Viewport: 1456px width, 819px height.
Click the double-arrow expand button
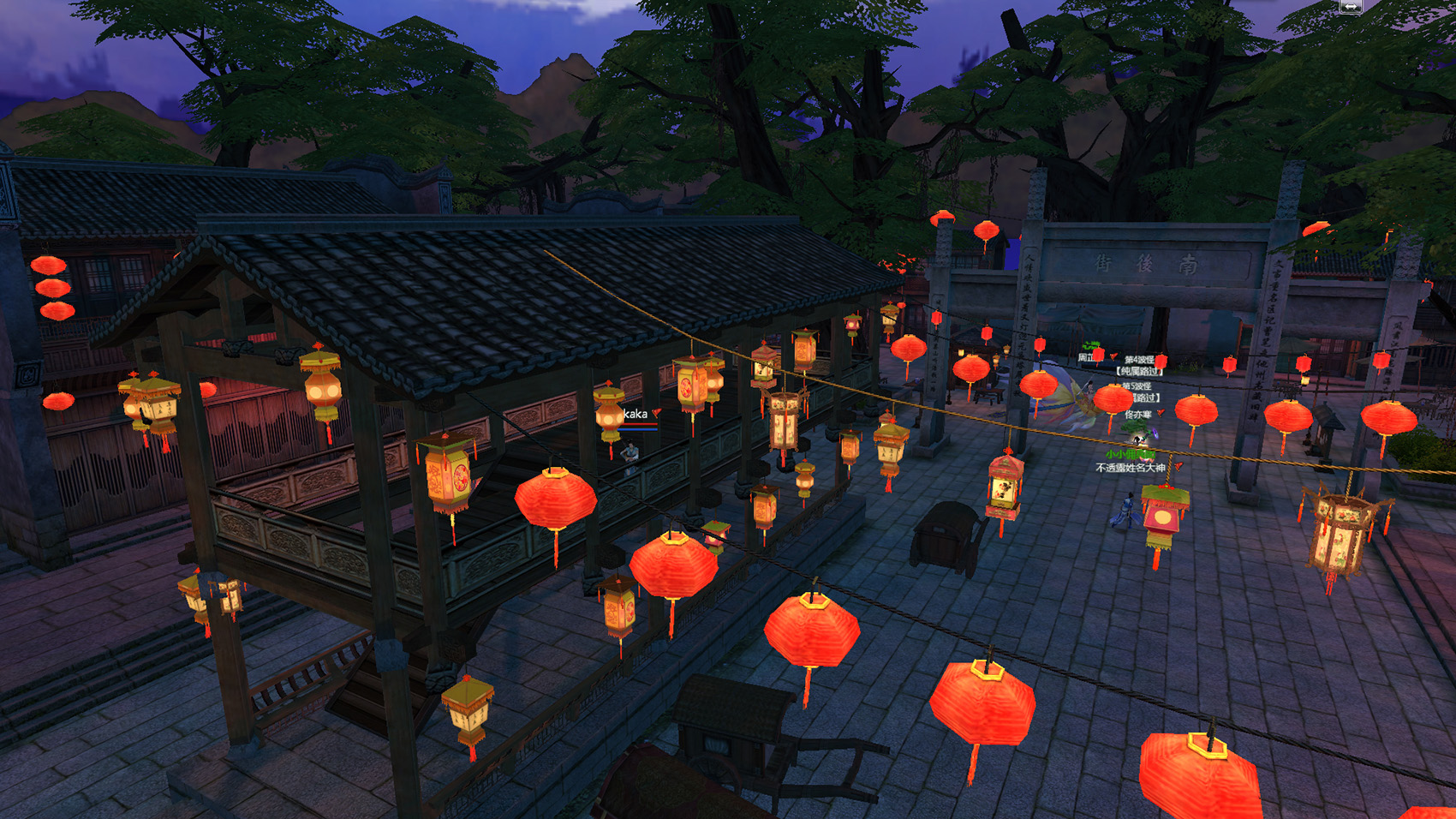(1351, 6)
